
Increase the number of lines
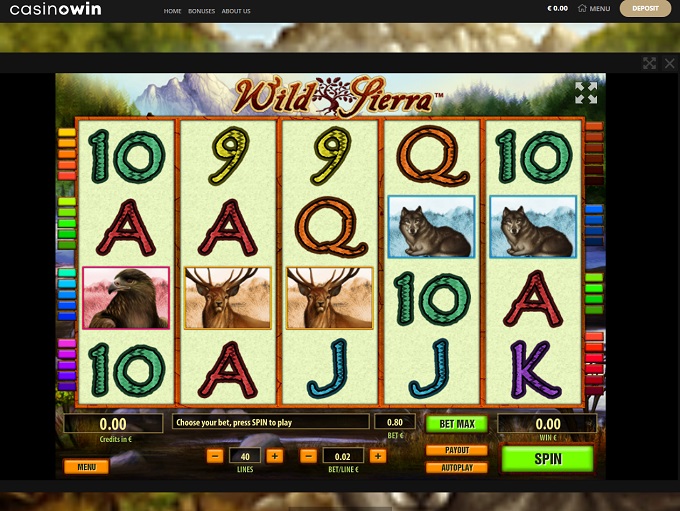(275, 456)
